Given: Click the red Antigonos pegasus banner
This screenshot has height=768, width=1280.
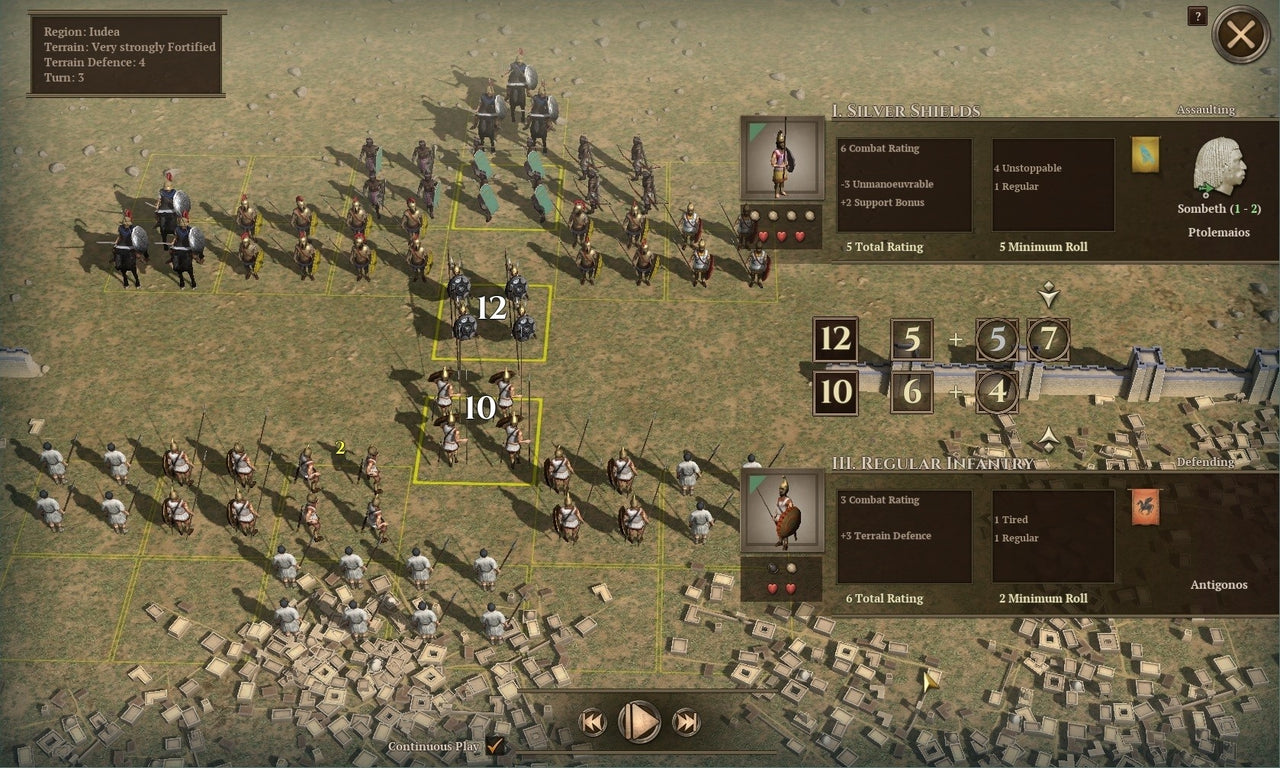Looking at the screenshot, I should 1144,508.
